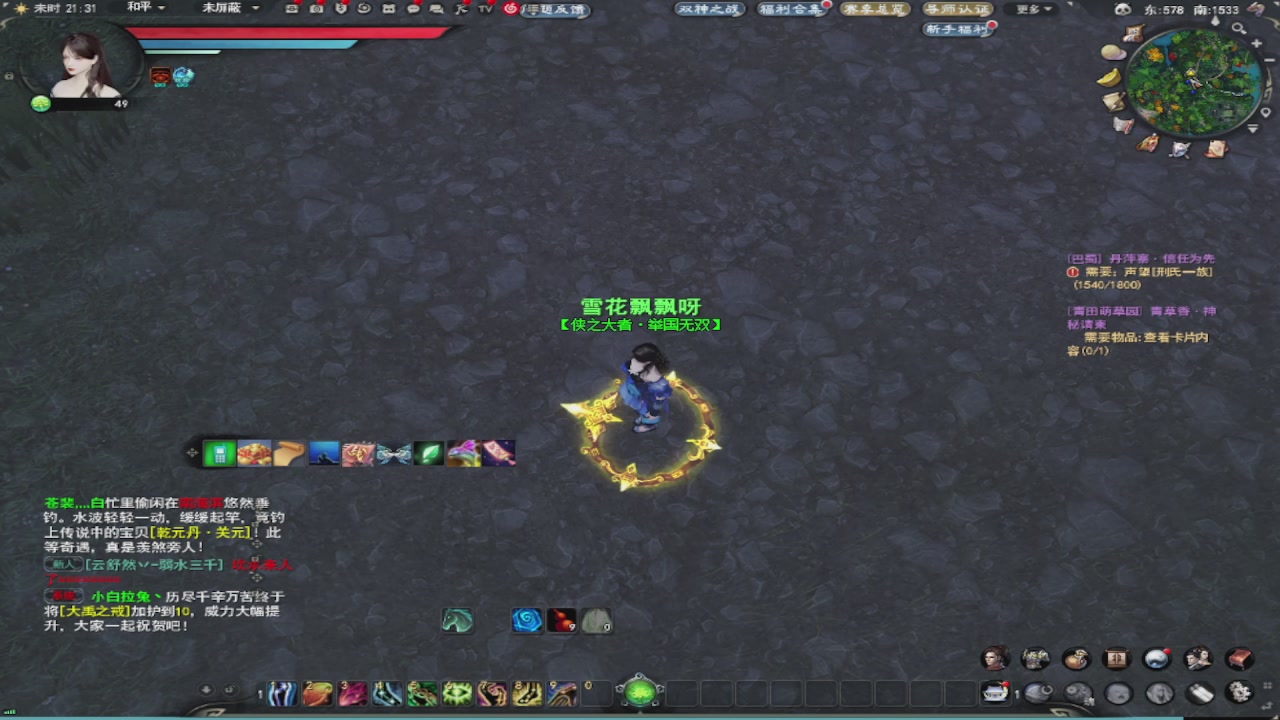Image resolution: width=1280 pixels, height=720 pixels.
Task: Open the inventory bag icon
Action: click(x=1076, y=659)
